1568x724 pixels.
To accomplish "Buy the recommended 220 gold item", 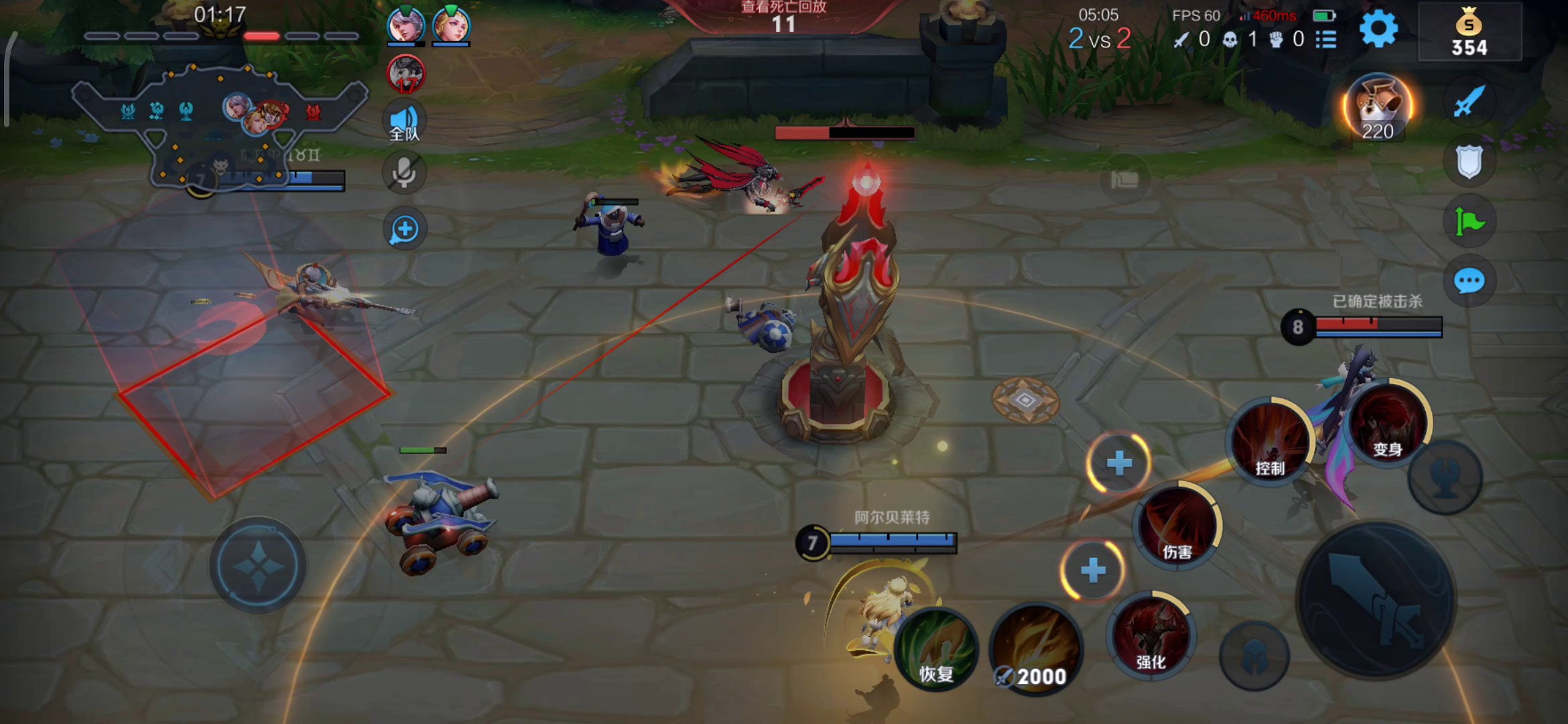I will point(1378,107).
